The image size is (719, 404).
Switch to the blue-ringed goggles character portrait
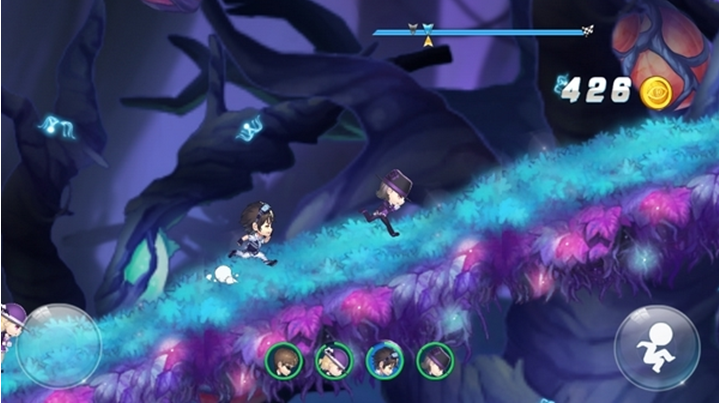(384, 360)
